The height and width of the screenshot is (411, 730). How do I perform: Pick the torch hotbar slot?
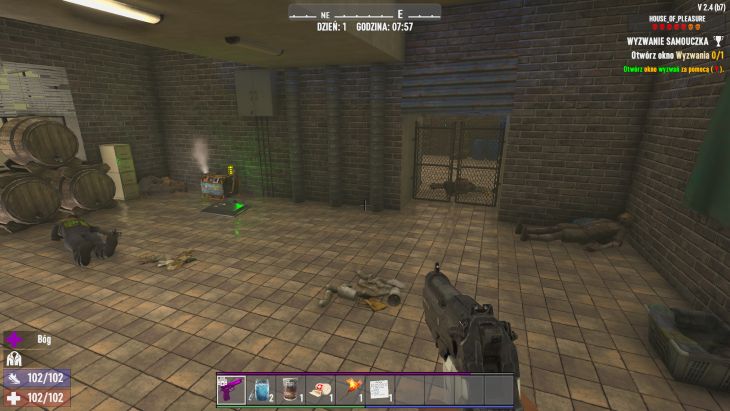(350, 389)
